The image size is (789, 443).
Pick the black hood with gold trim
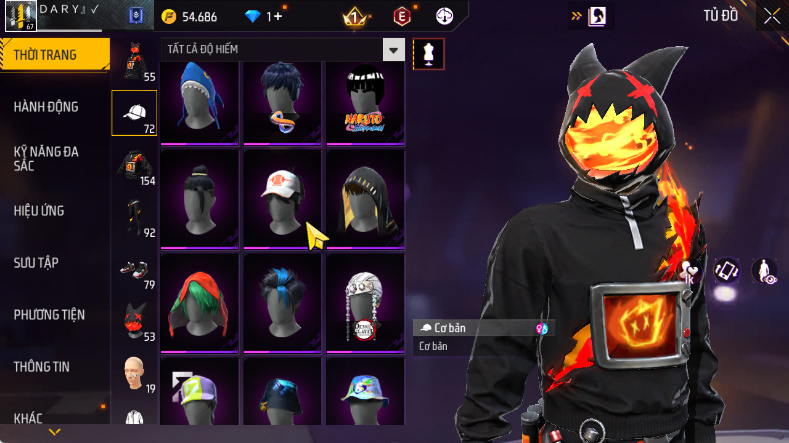click(364, 194)
